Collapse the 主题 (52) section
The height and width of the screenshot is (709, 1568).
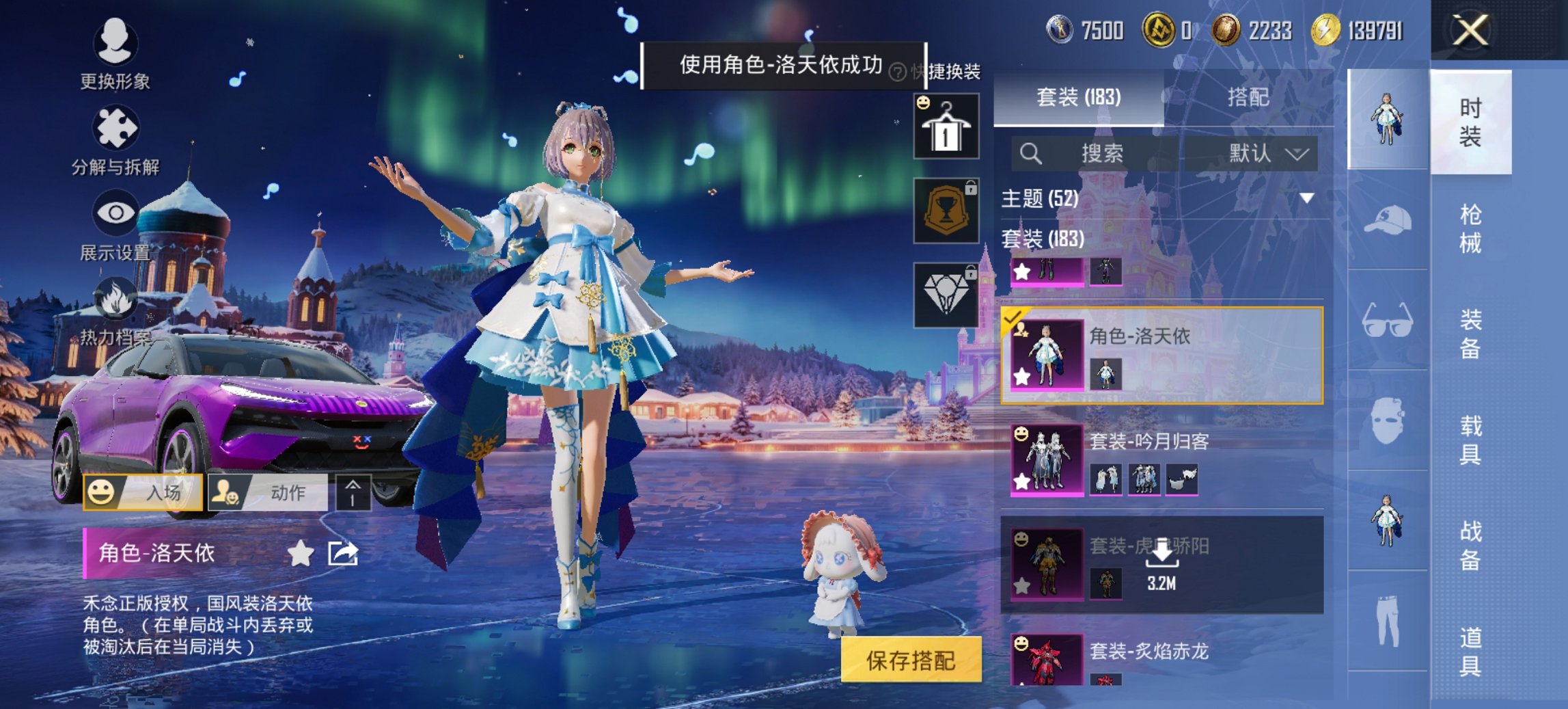pyautogui.click(x=1307, y=197)
